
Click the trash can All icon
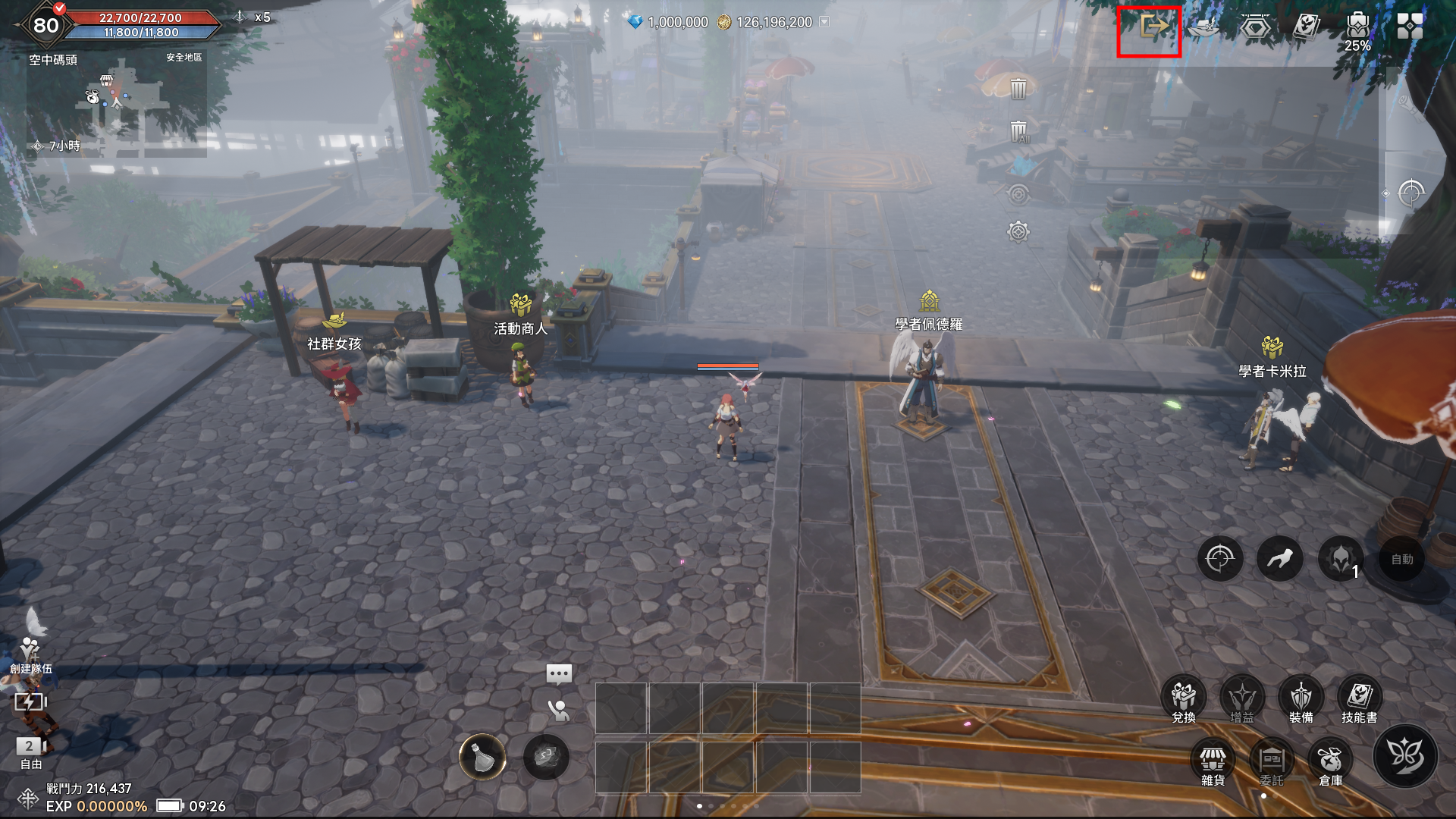[1018, 133]
